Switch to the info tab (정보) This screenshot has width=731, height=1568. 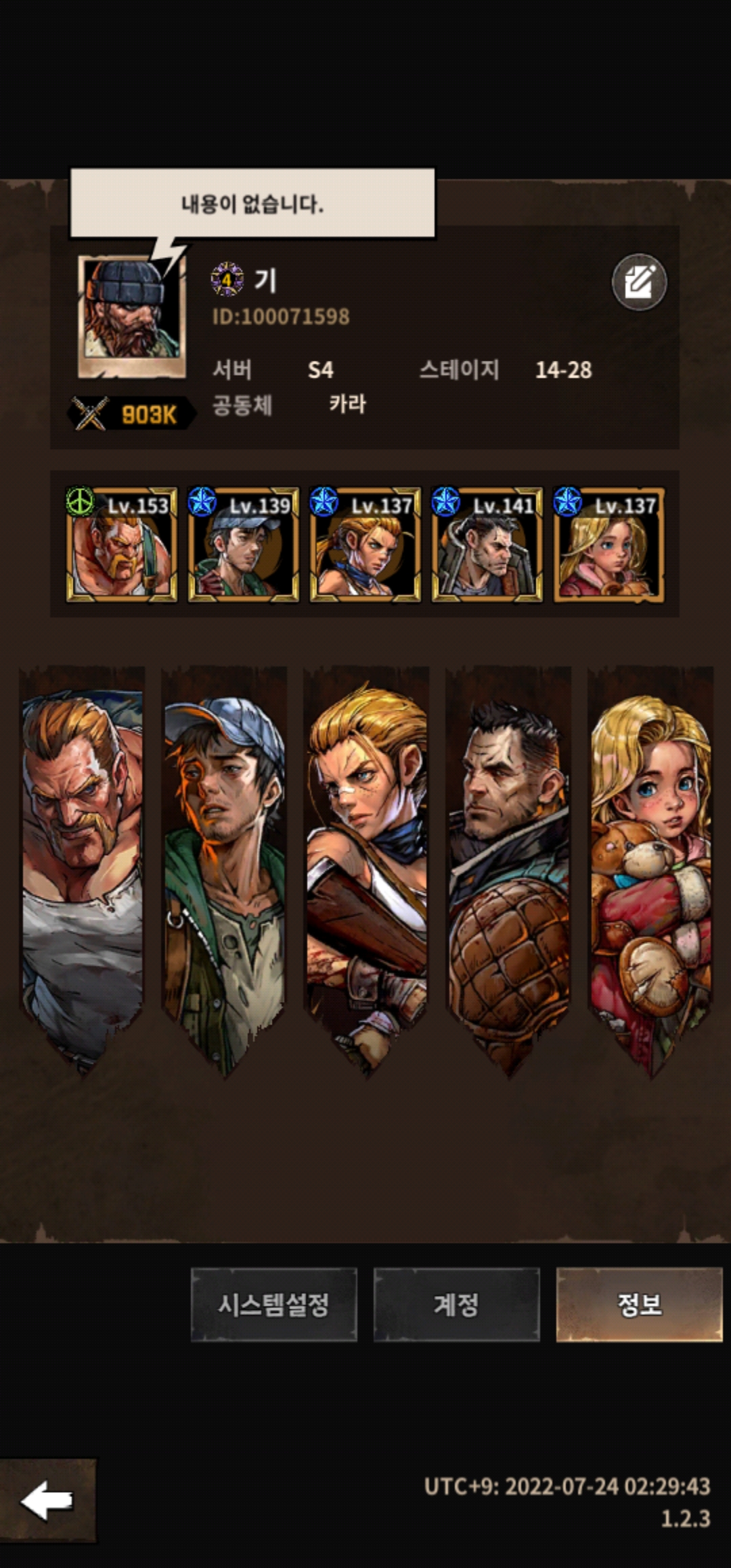639,1304
